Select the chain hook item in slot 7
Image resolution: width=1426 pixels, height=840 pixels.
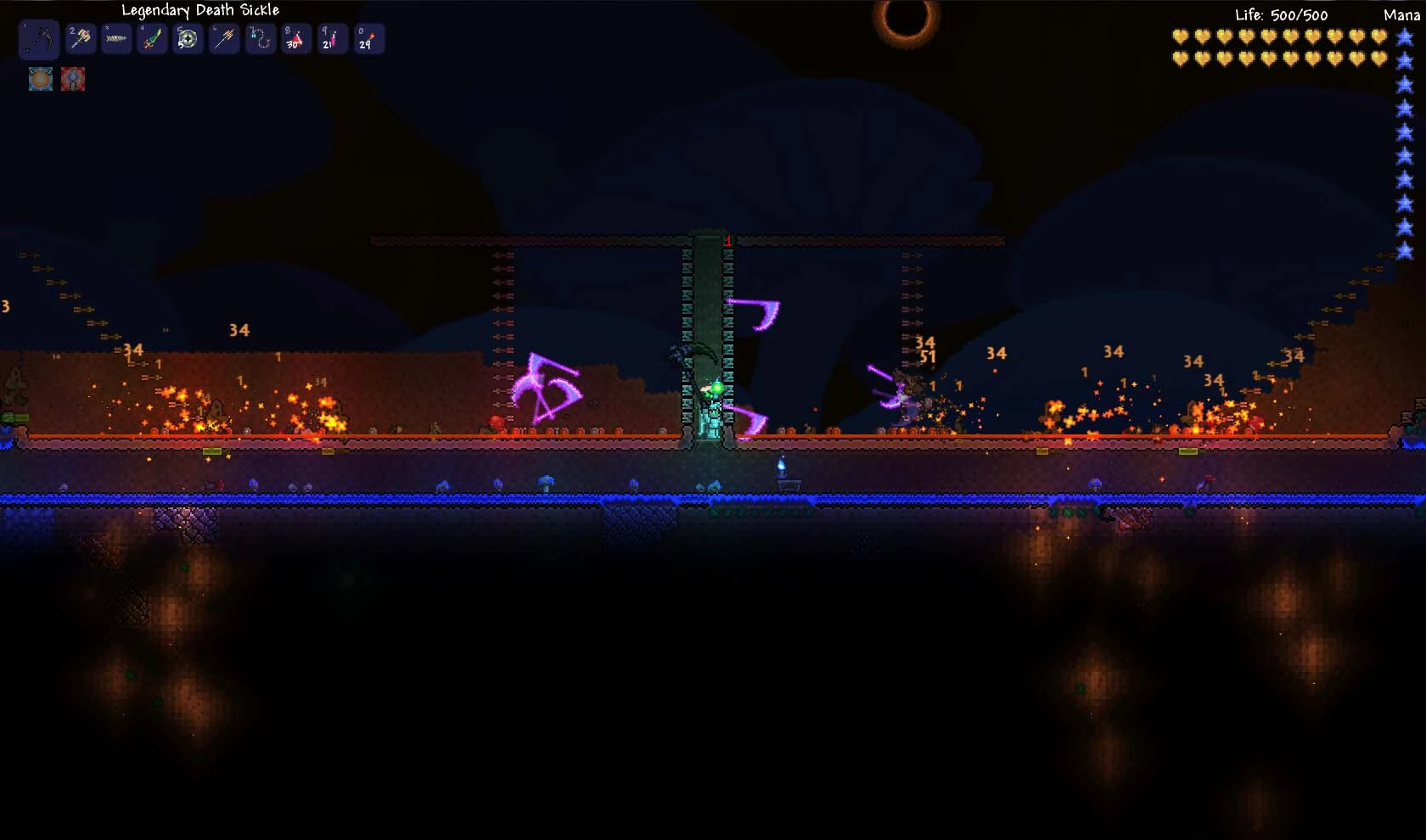[x=260, y=39]
